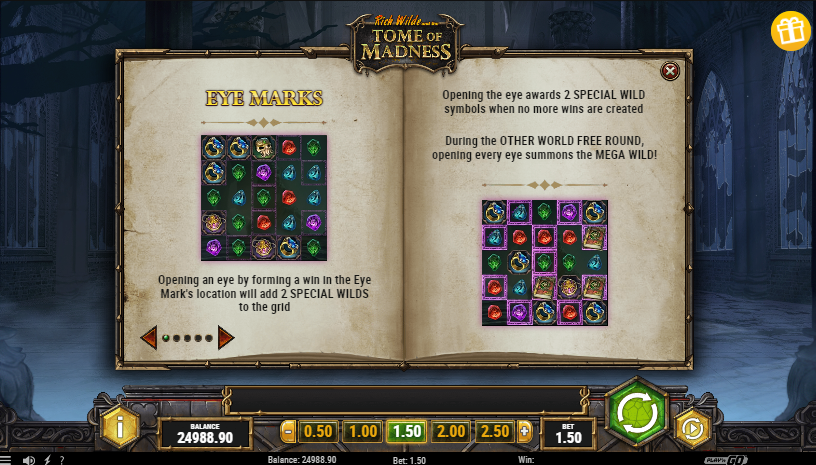Spin the reels with green button

click(x=636, y=413)
